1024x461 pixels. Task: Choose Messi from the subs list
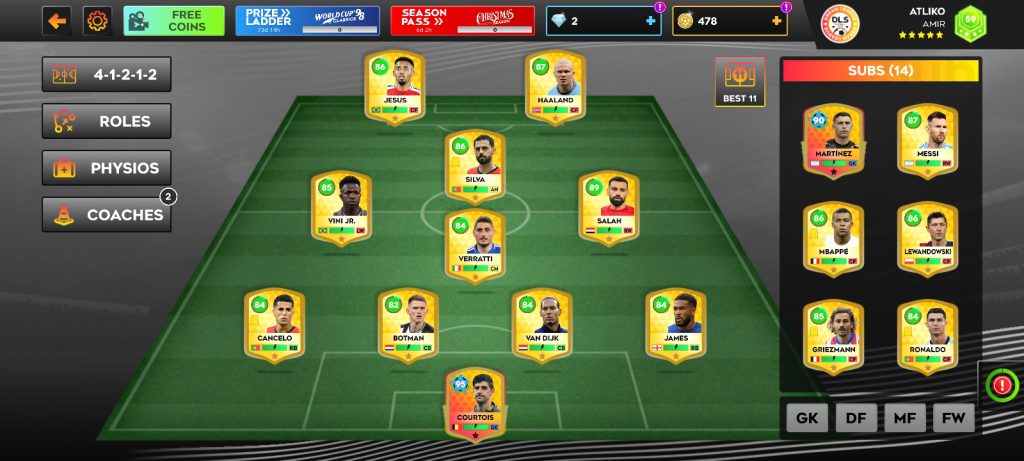[928, 142]
